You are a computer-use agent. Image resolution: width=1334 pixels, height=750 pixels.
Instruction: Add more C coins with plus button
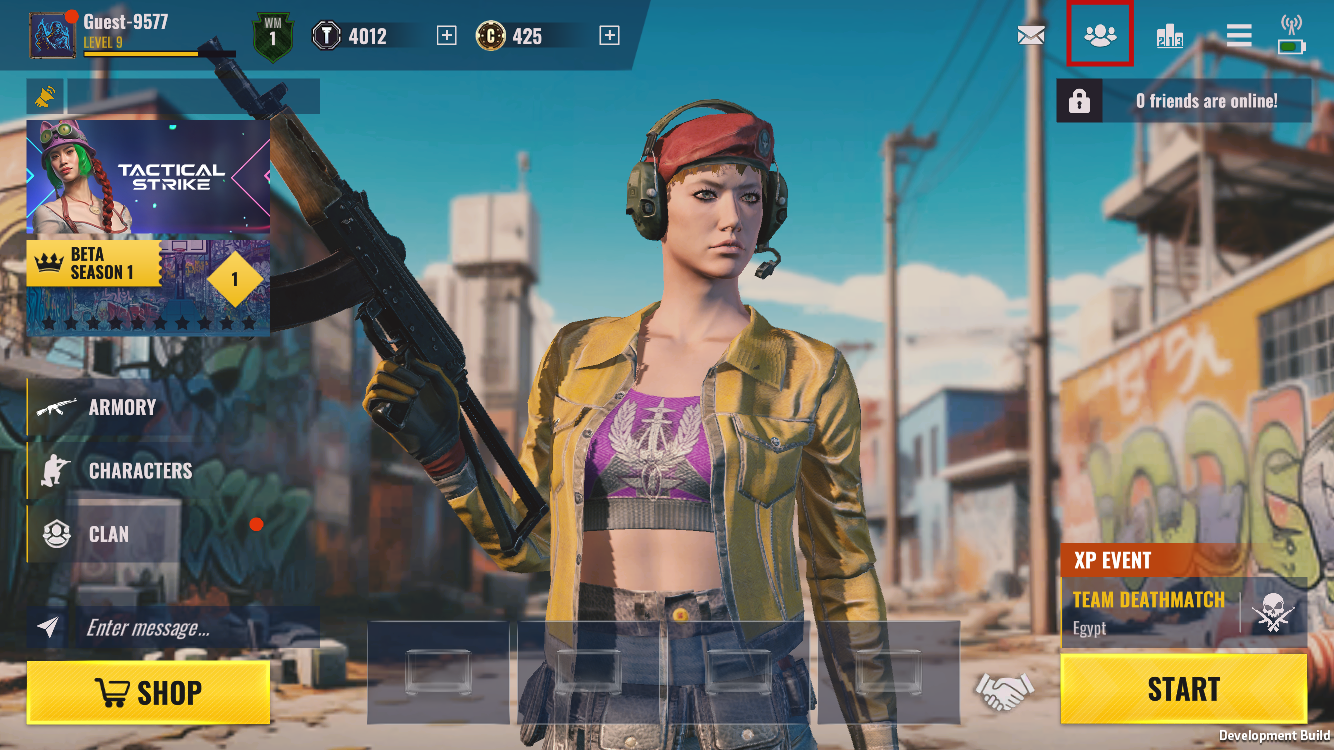click(x=609, y=36)
